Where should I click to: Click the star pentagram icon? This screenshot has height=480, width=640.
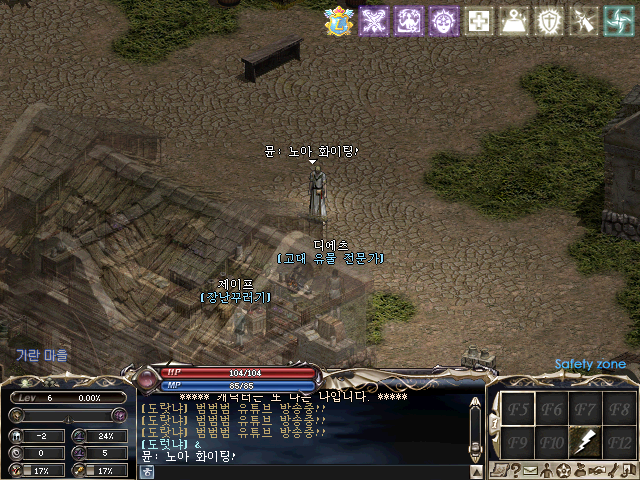click(x=564, y=470)
